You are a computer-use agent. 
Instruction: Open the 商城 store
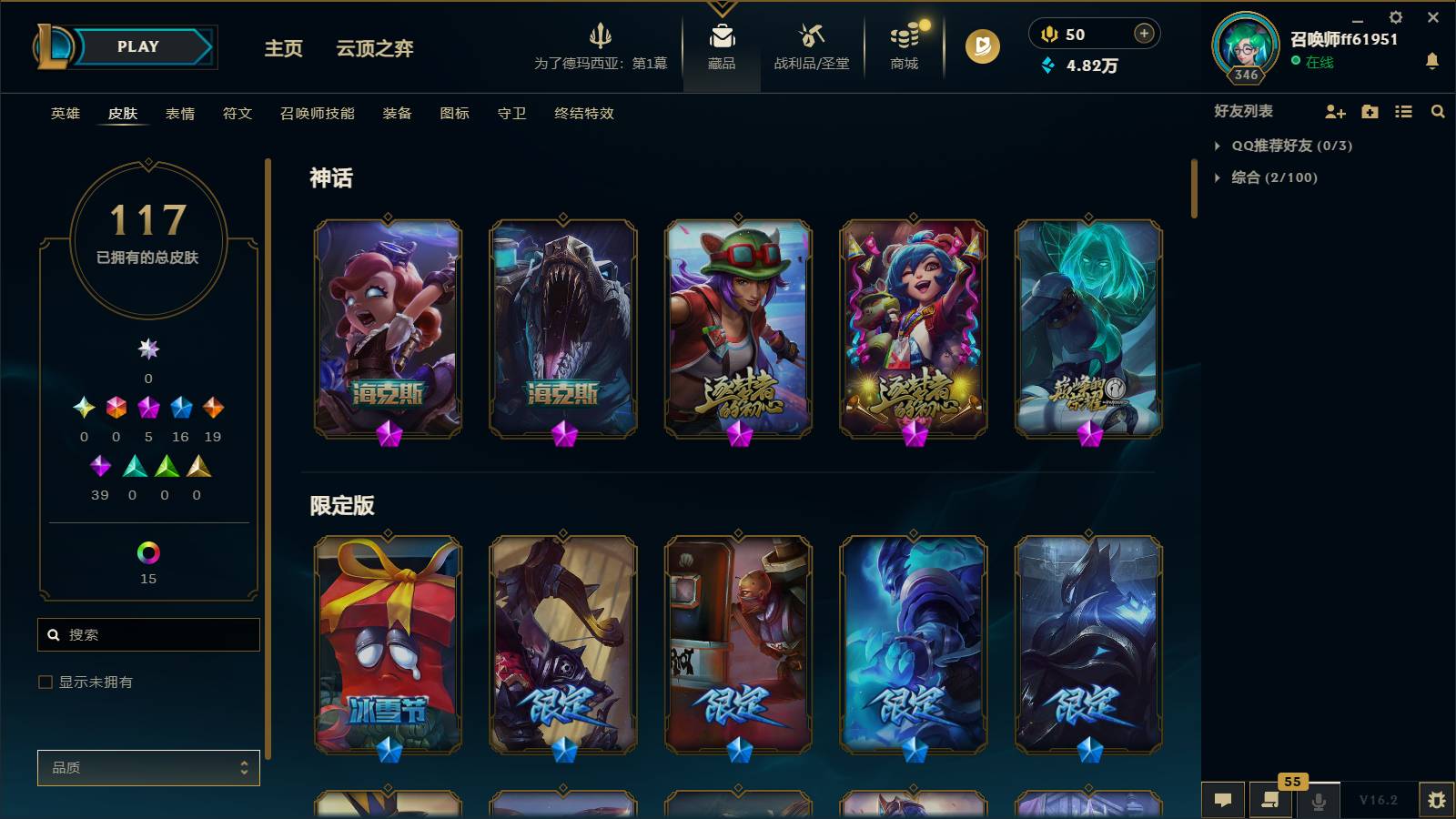click(902, 47)
